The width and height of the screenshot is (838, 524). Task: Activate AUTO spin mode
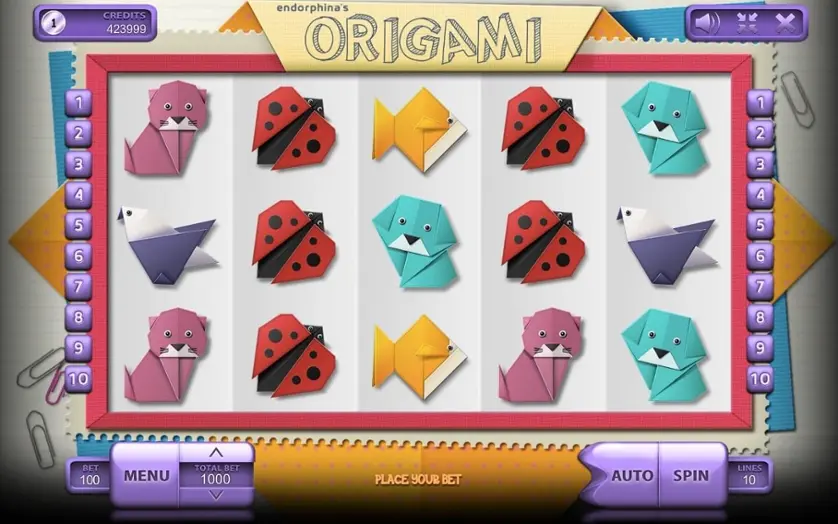coord(632,476)
